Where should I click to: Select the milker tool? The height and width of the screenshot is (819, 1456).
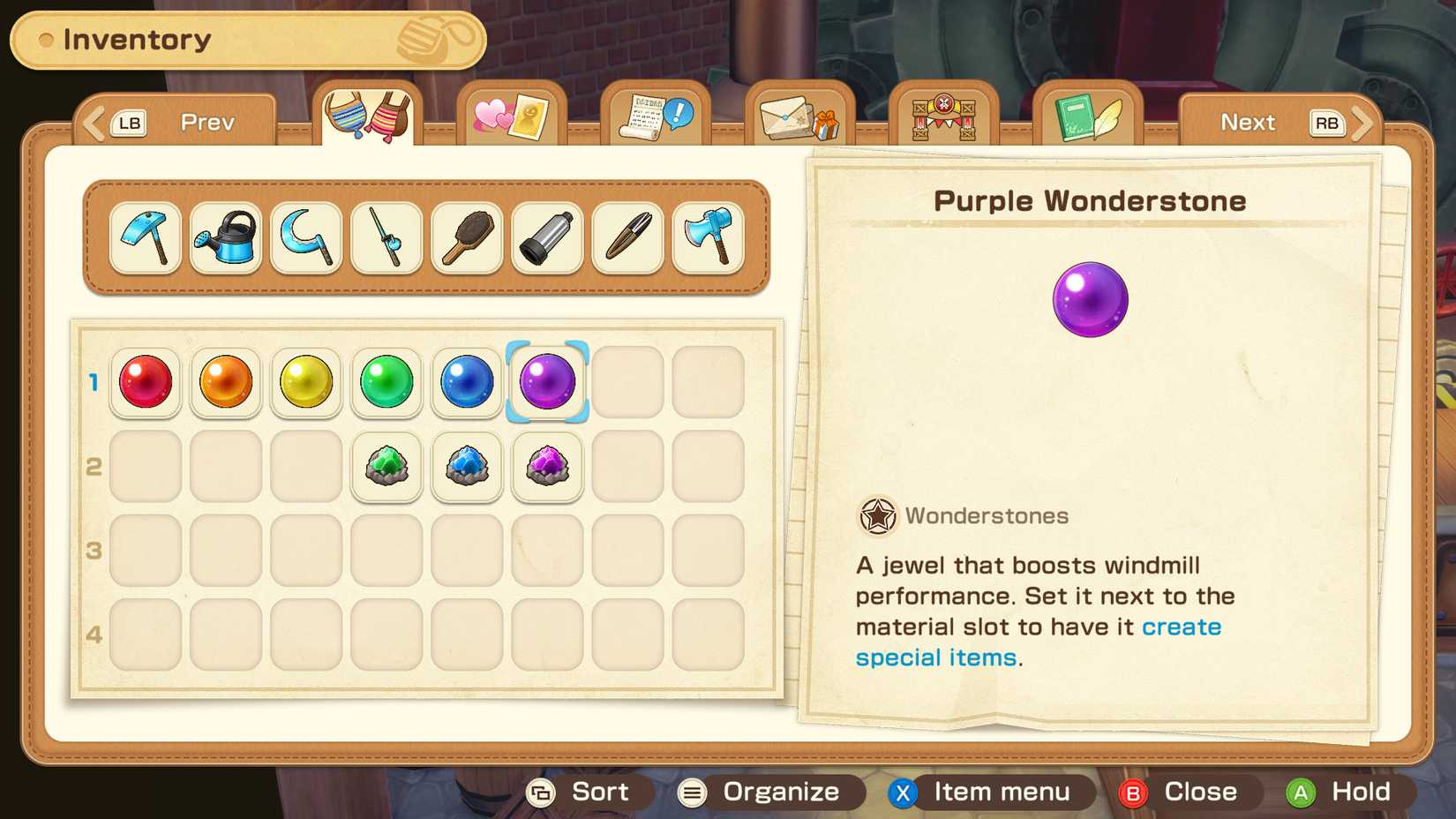tap(546, 238)
